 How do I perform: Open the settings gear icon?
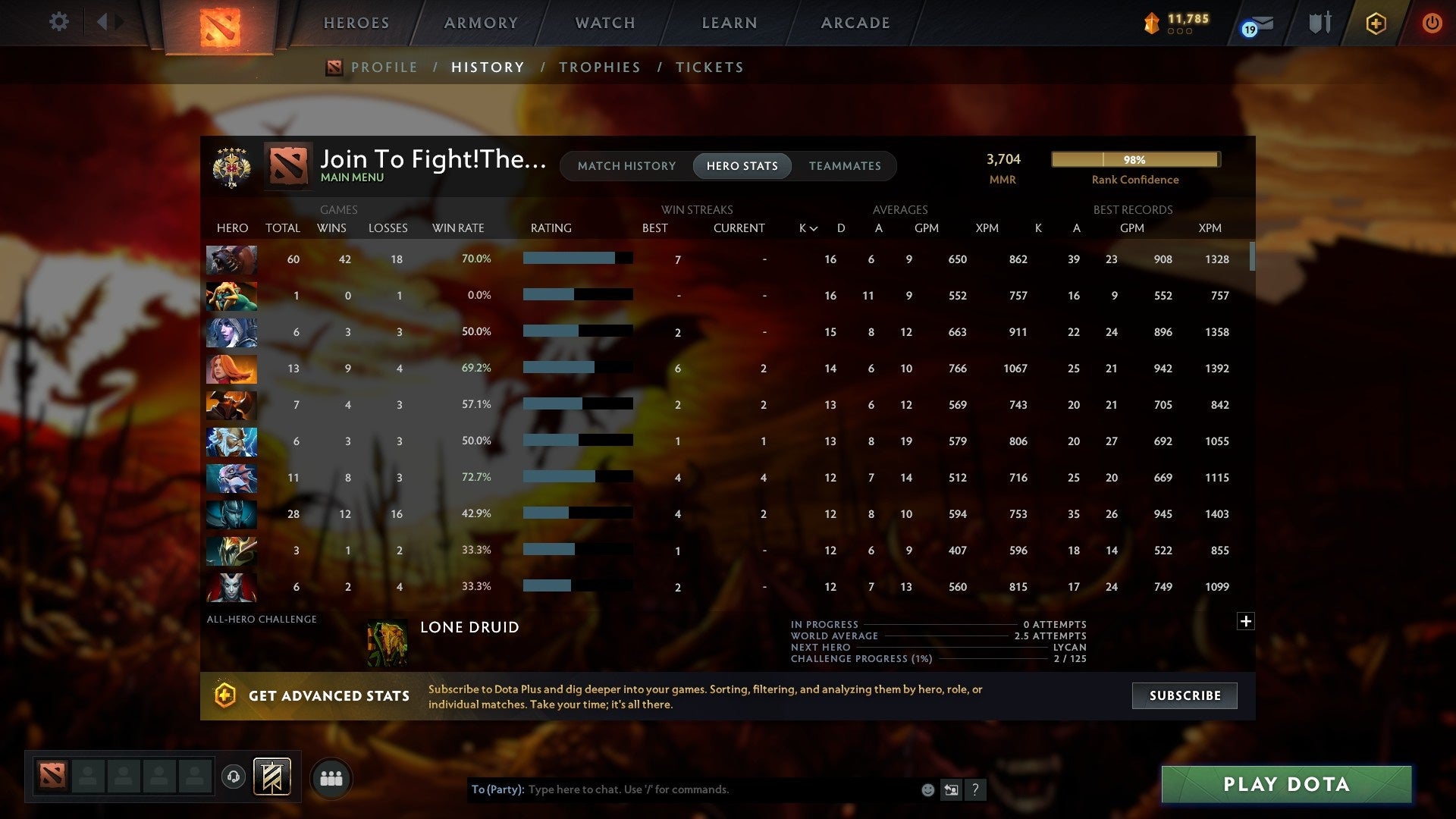(x=58, y=22)
